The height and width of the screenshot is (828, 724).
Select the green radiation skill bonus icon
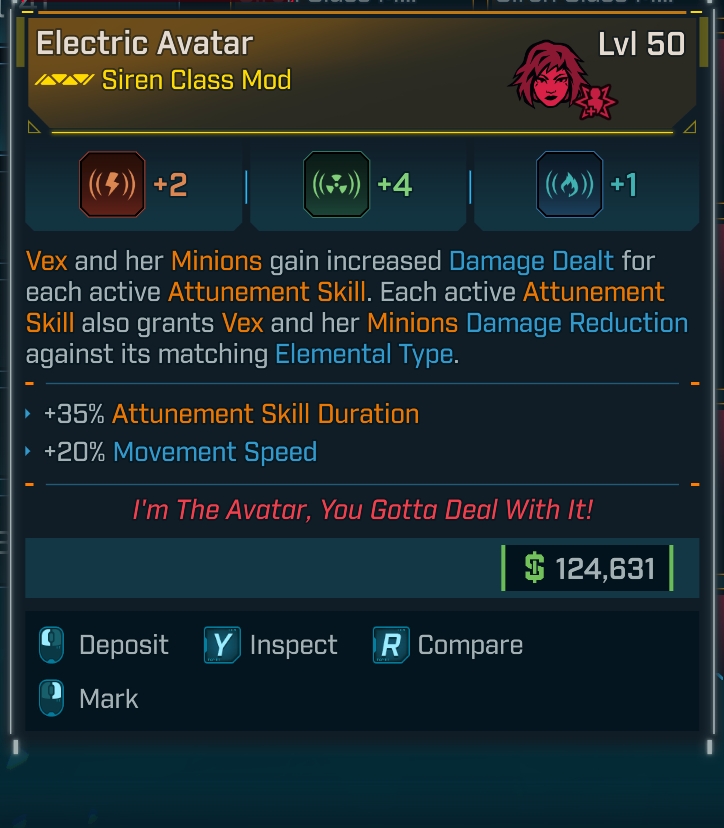click(x=337, y=185)
